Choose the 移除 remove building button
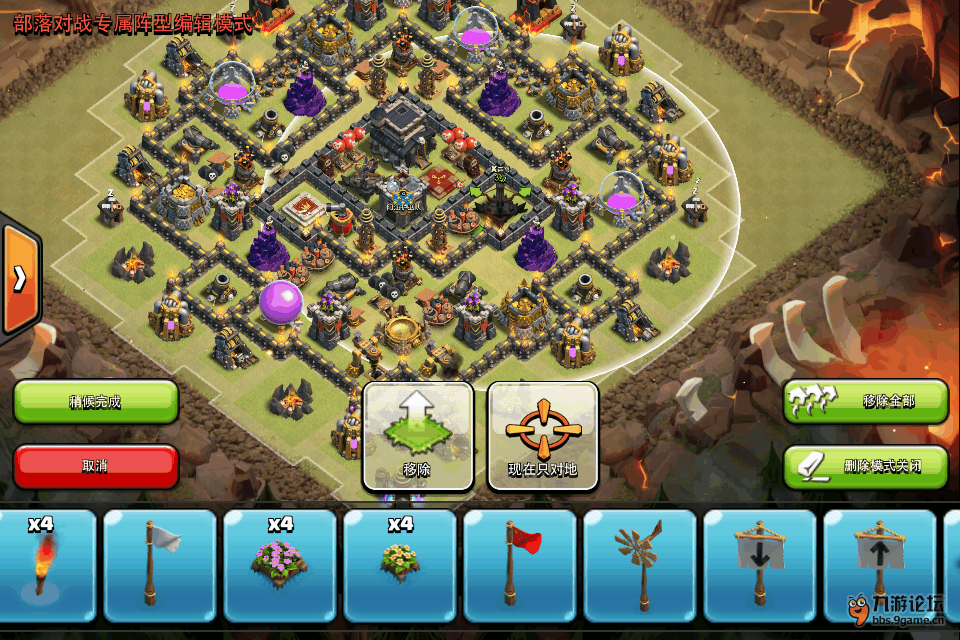Image resolution: width=960 pixels, height=640 pixels. tap(418, 436)
